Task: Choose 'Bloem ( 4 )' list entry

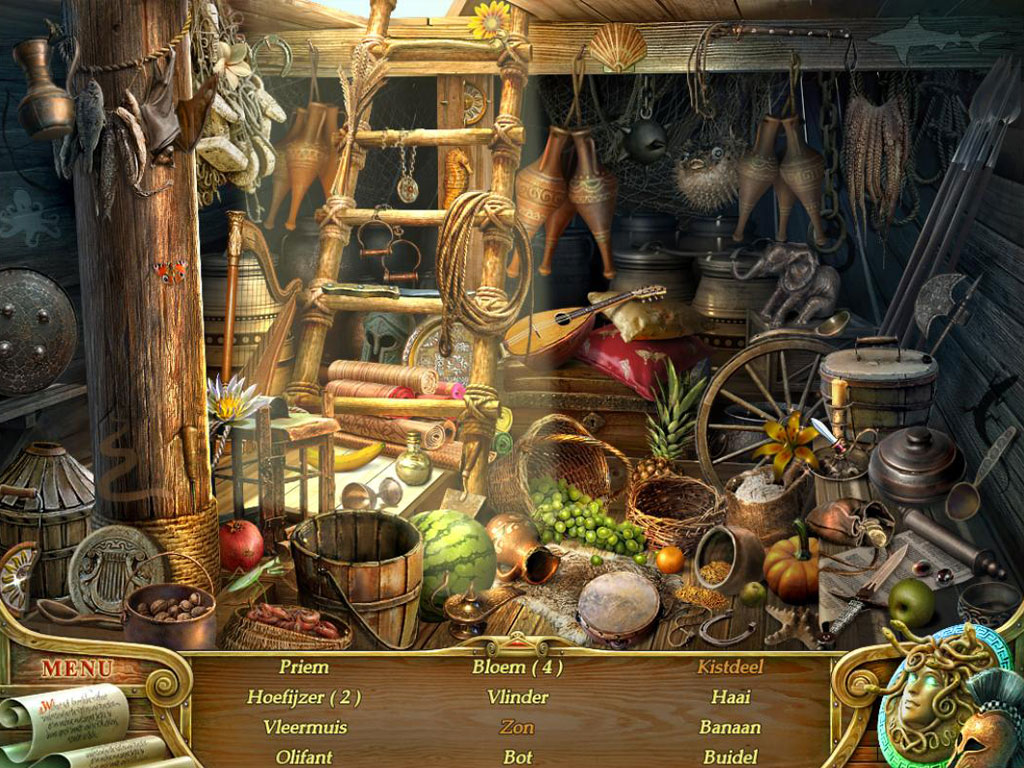Action: point(517,667)
